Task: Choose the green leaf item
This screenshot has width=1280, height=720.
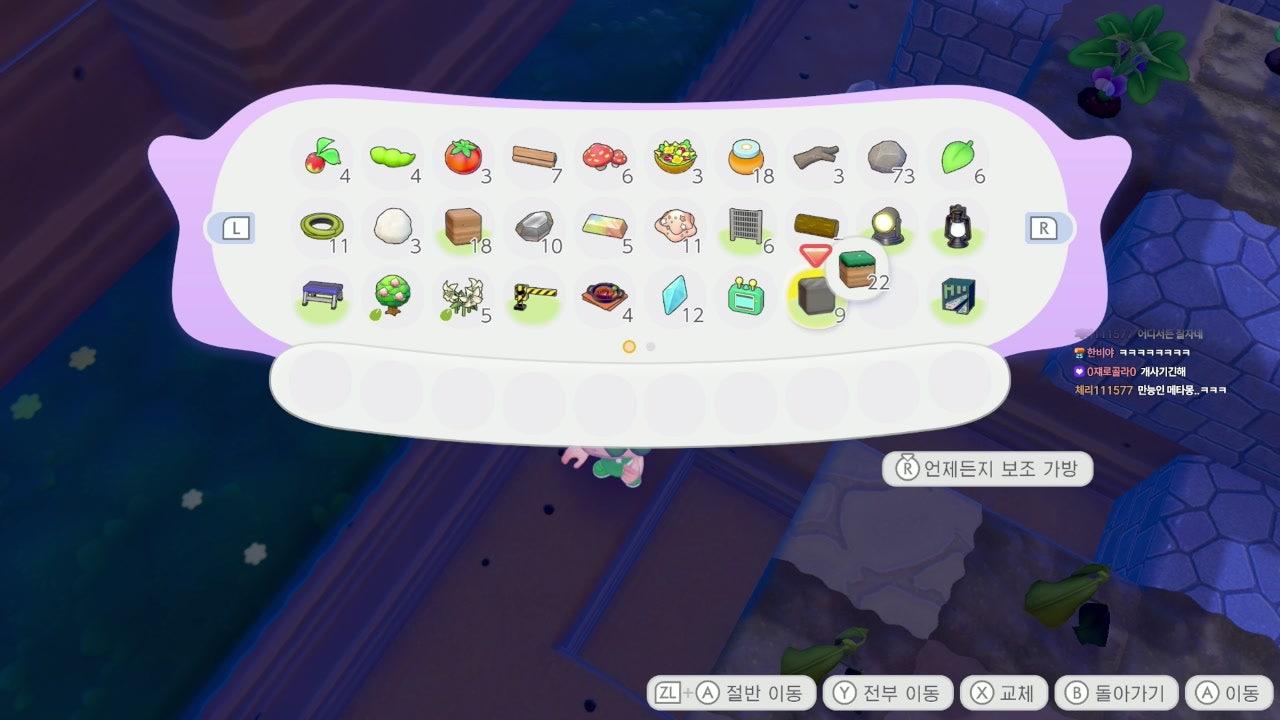Action: (x=957, y=157)
